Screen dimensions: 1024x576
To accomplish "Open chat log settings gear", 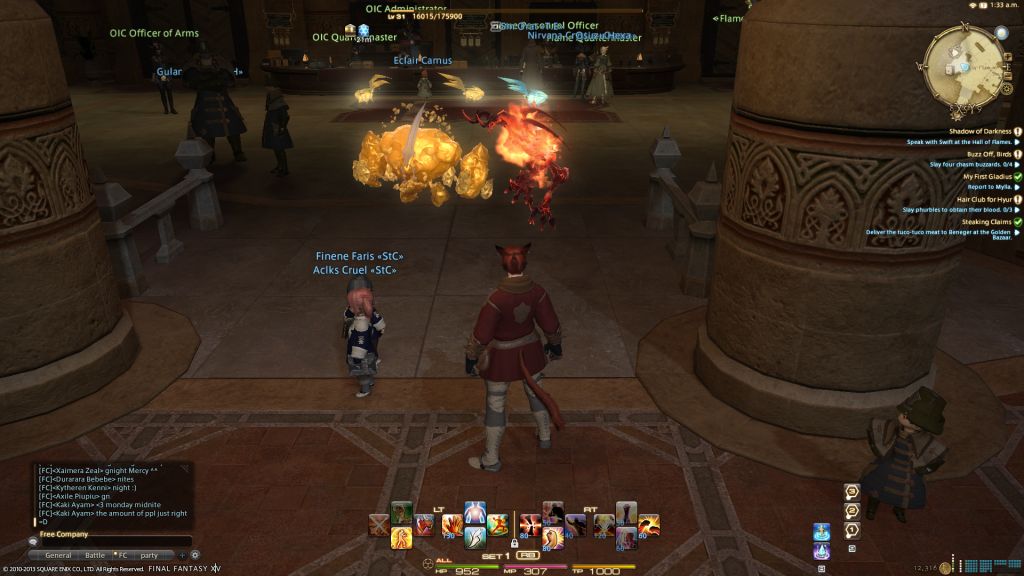I will (x=195, y=555).
